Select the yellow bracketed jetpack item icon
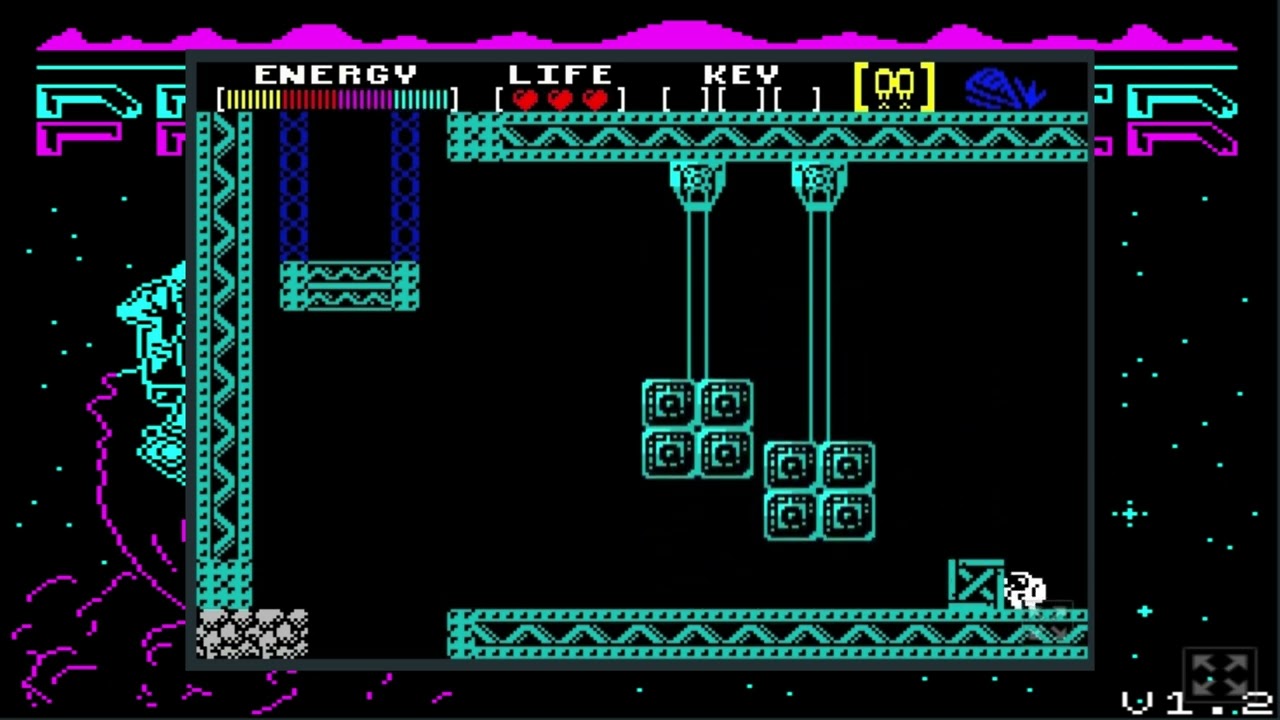Viewport: 1280px width, 720px height. pyautogui.click(x=894, y=87)
